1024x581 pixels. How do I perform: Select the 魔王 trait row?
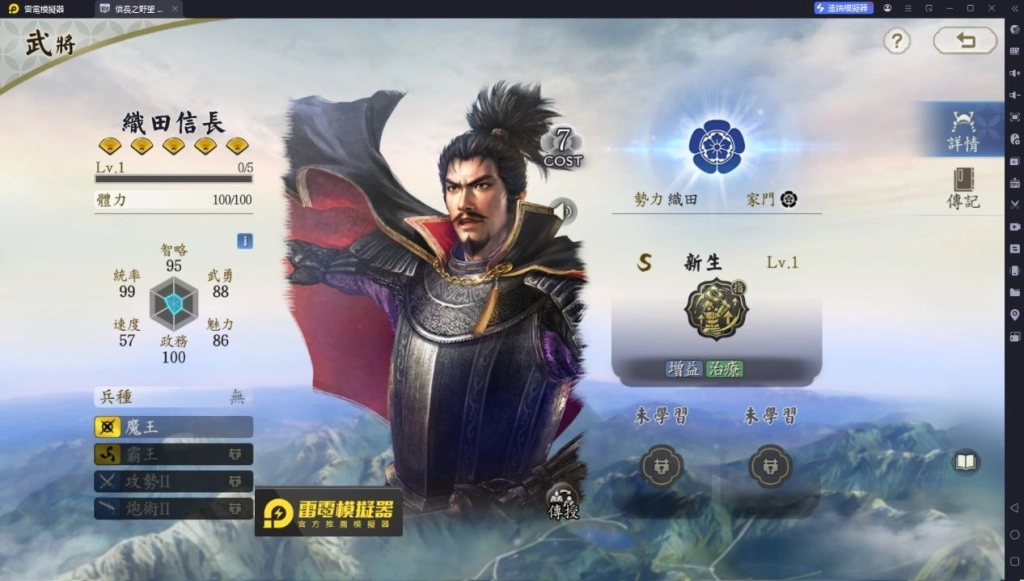pos(173,427)
